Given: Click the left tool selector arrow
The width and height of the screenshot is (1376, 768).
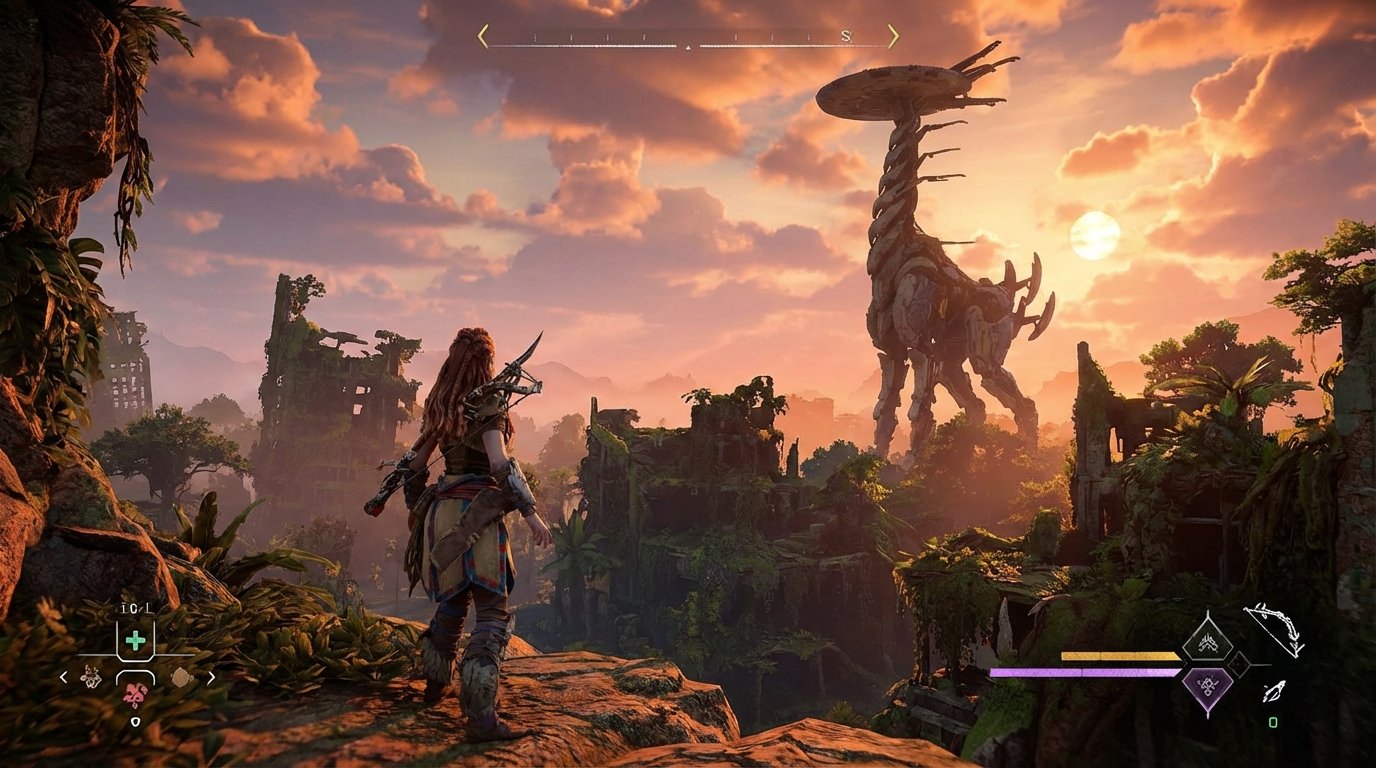Looking at the screenshot, I should (x=62, y=677).
